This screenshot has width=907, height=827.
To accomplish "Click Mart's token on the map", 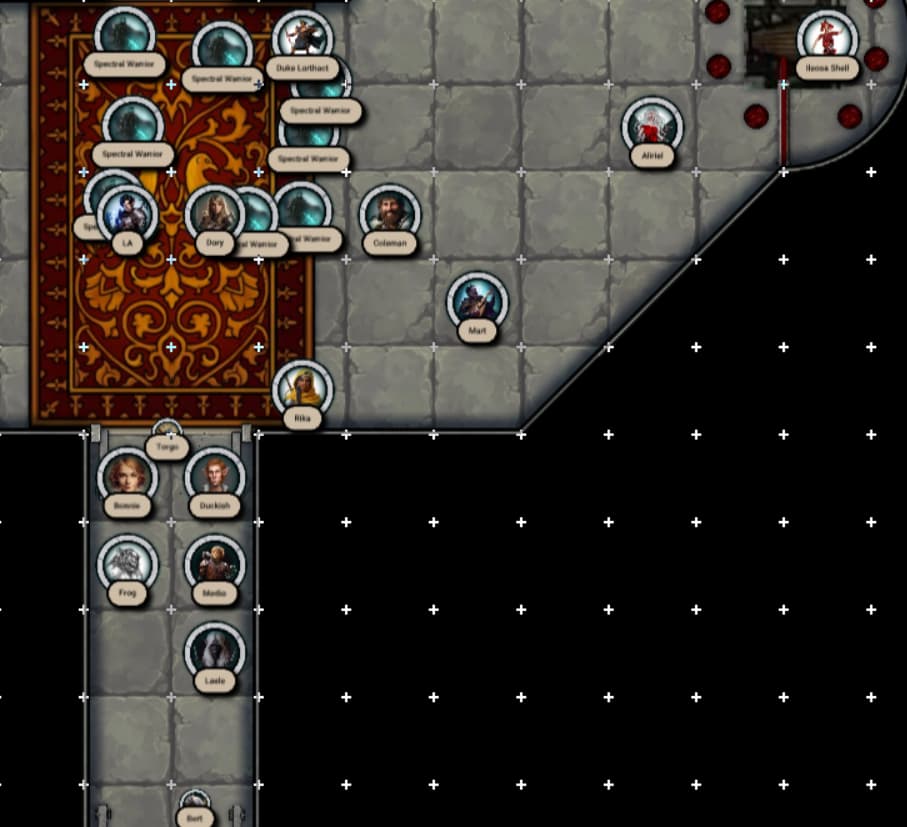I will tap(477, 302).
